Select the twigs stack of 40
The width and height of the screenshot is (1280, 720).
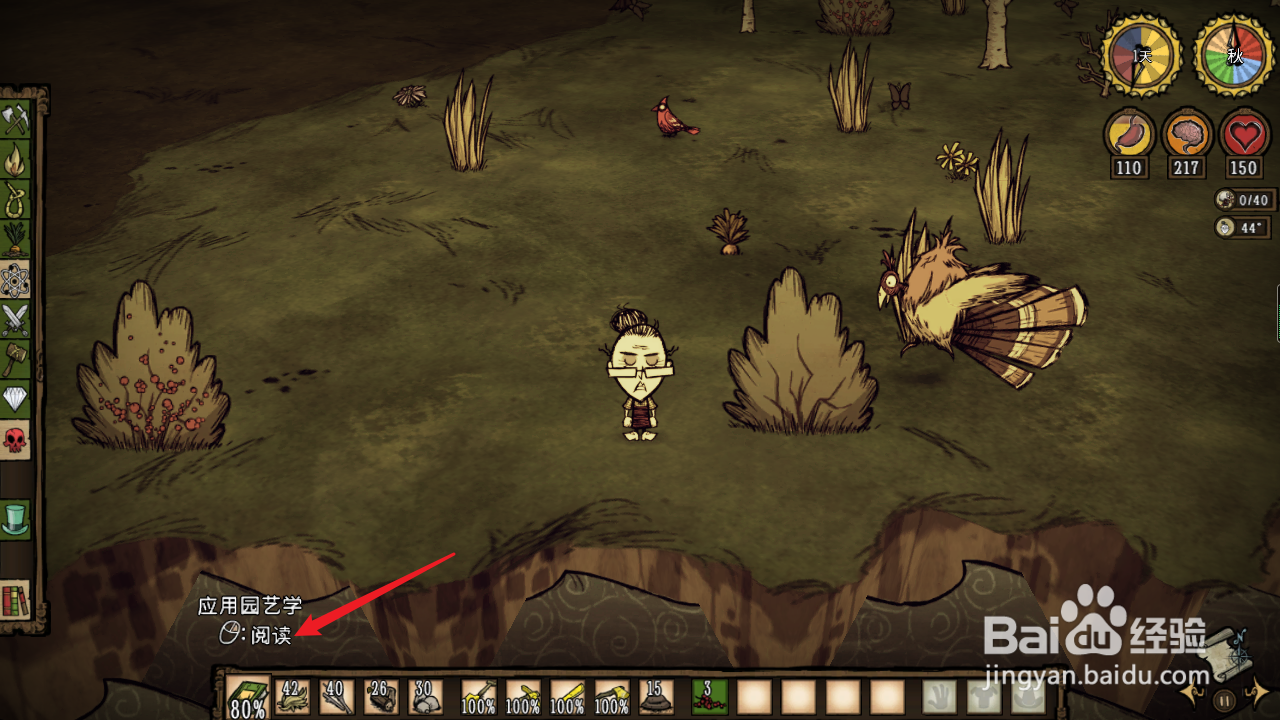pyautogui.click(x=337, y=697)
